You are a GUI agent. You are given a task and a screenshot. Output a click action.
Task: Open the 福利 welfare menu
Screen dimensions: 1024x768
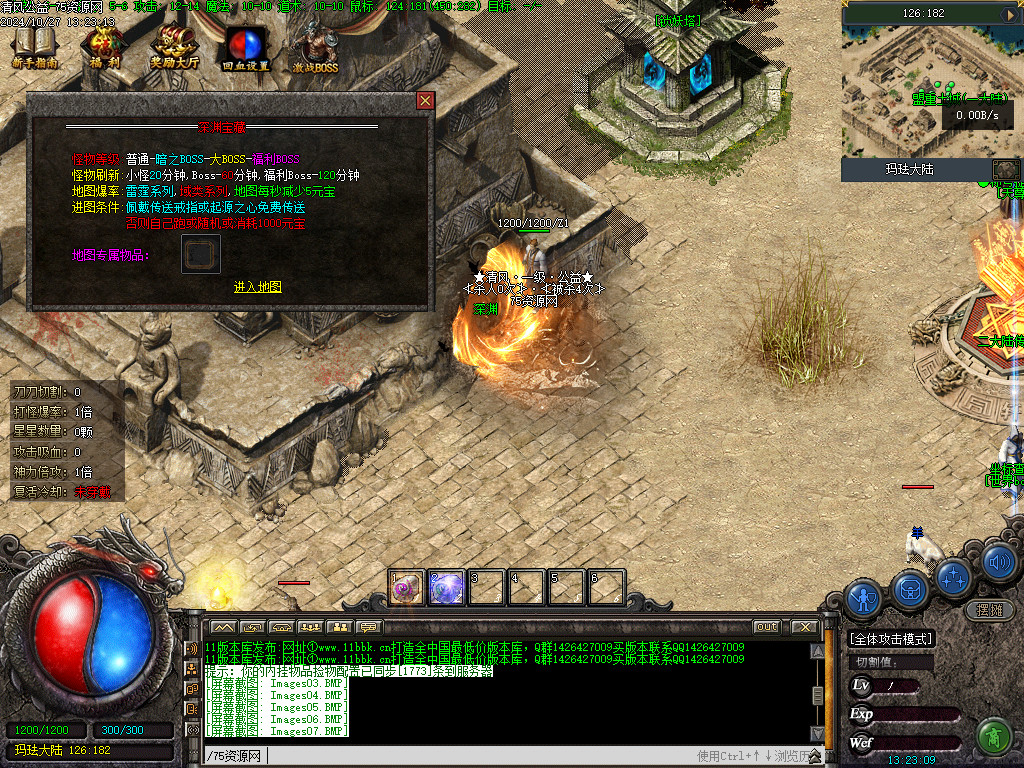[x=105, y=47]
